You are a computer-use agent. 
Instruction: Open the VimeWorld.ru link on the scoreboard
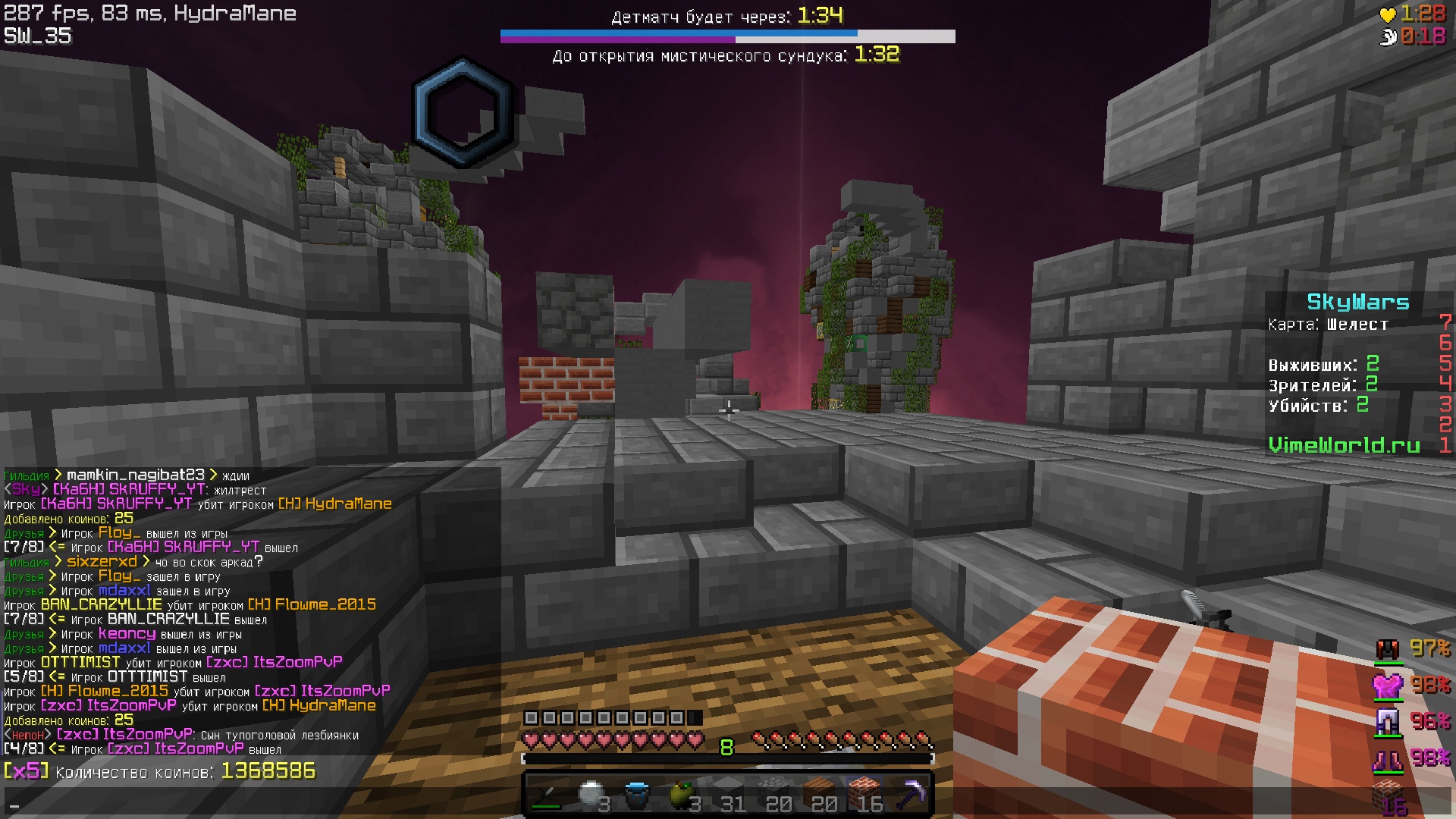click(x=1345, y=446)
